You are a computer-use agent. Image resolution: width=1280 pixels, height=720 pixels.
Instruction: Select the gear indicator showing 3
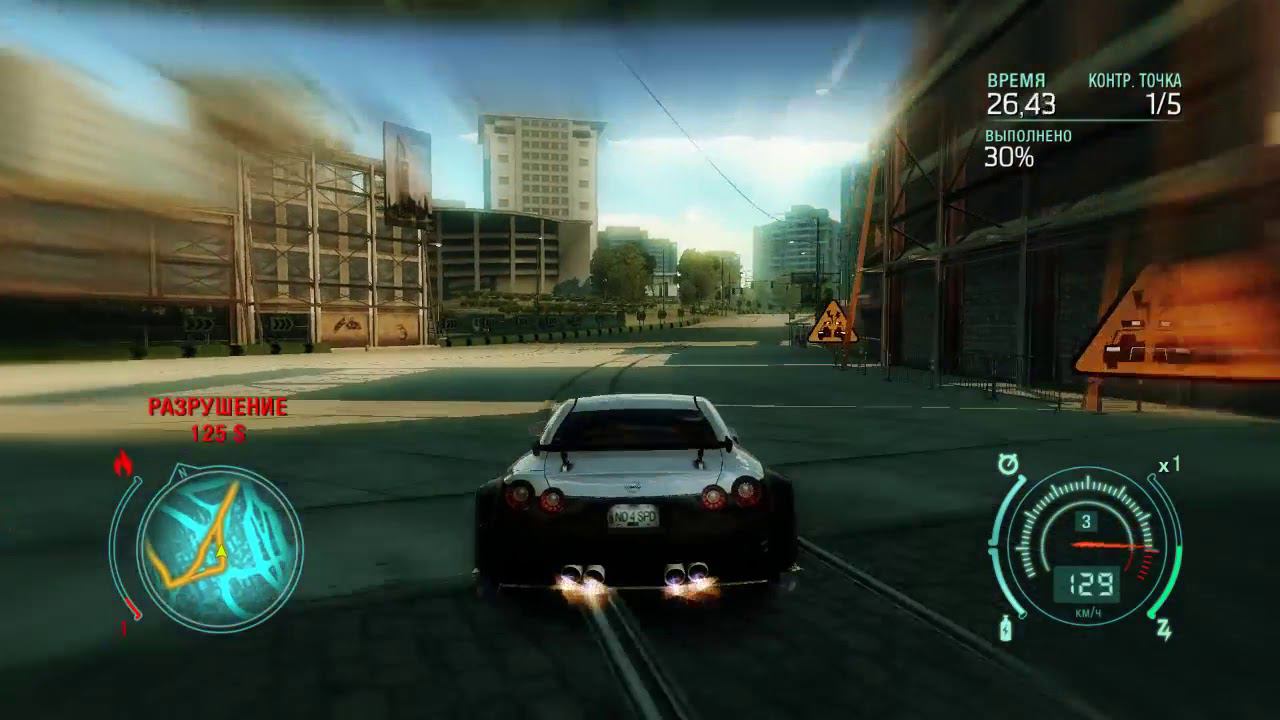[x=1086, y=520]
